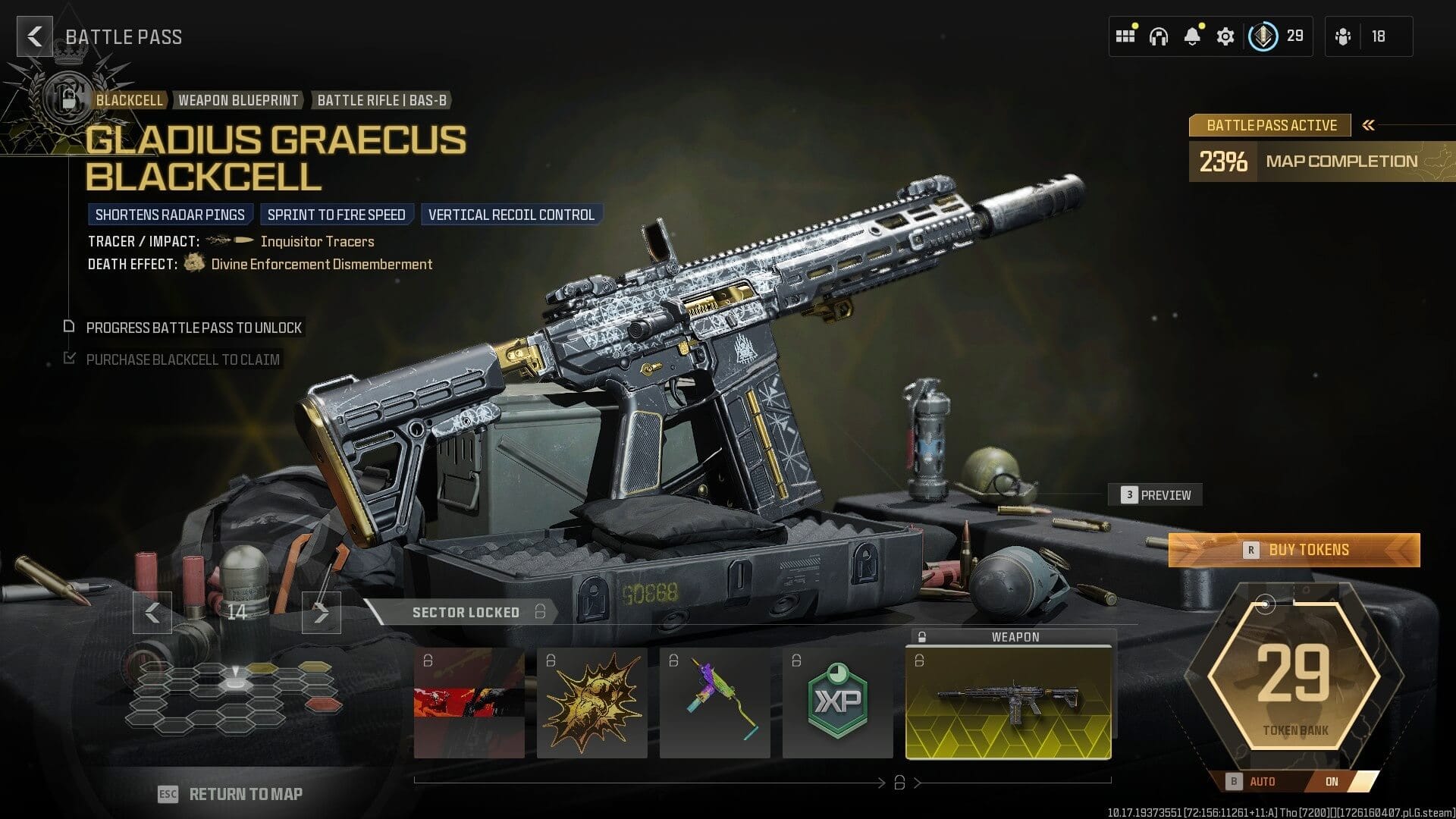1456x819 pixels.
Task: Select the golden spiky emblem reward
Action: pyautogui.click(x=591, y=702)
